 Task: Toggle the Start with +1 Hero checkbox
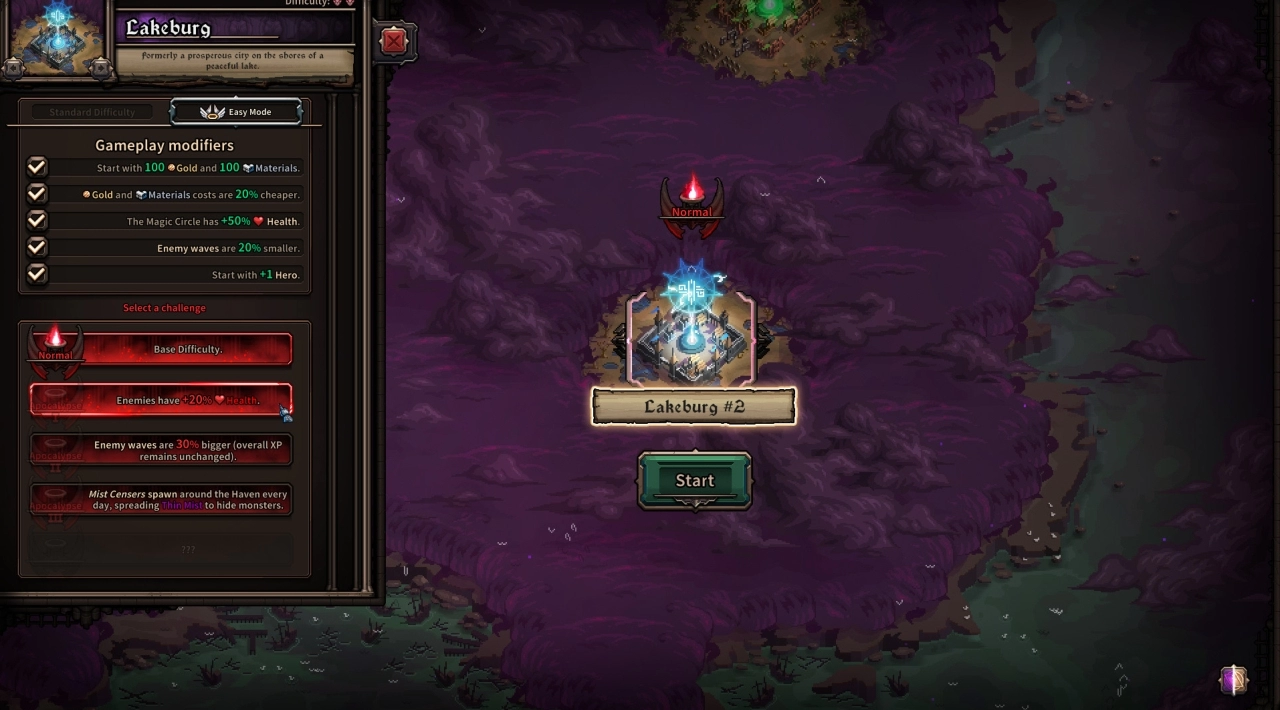pyautogui.click(x=37, y=274)
